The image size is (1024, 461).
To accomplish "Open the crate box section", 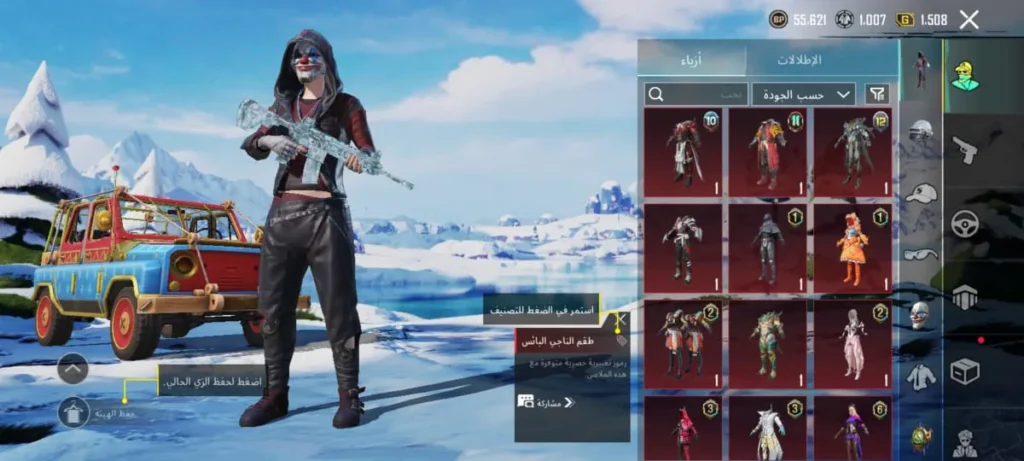I will 965,372.
